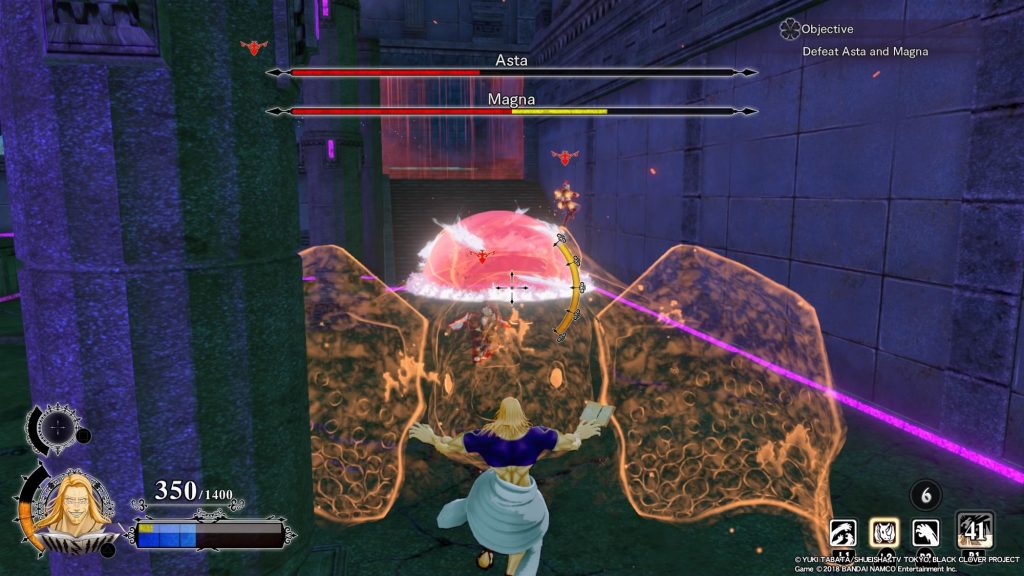Viewport: 1024px width, 576px height.
Task: Select the highlighted horned beast spell
Action: tap(886, 535)
